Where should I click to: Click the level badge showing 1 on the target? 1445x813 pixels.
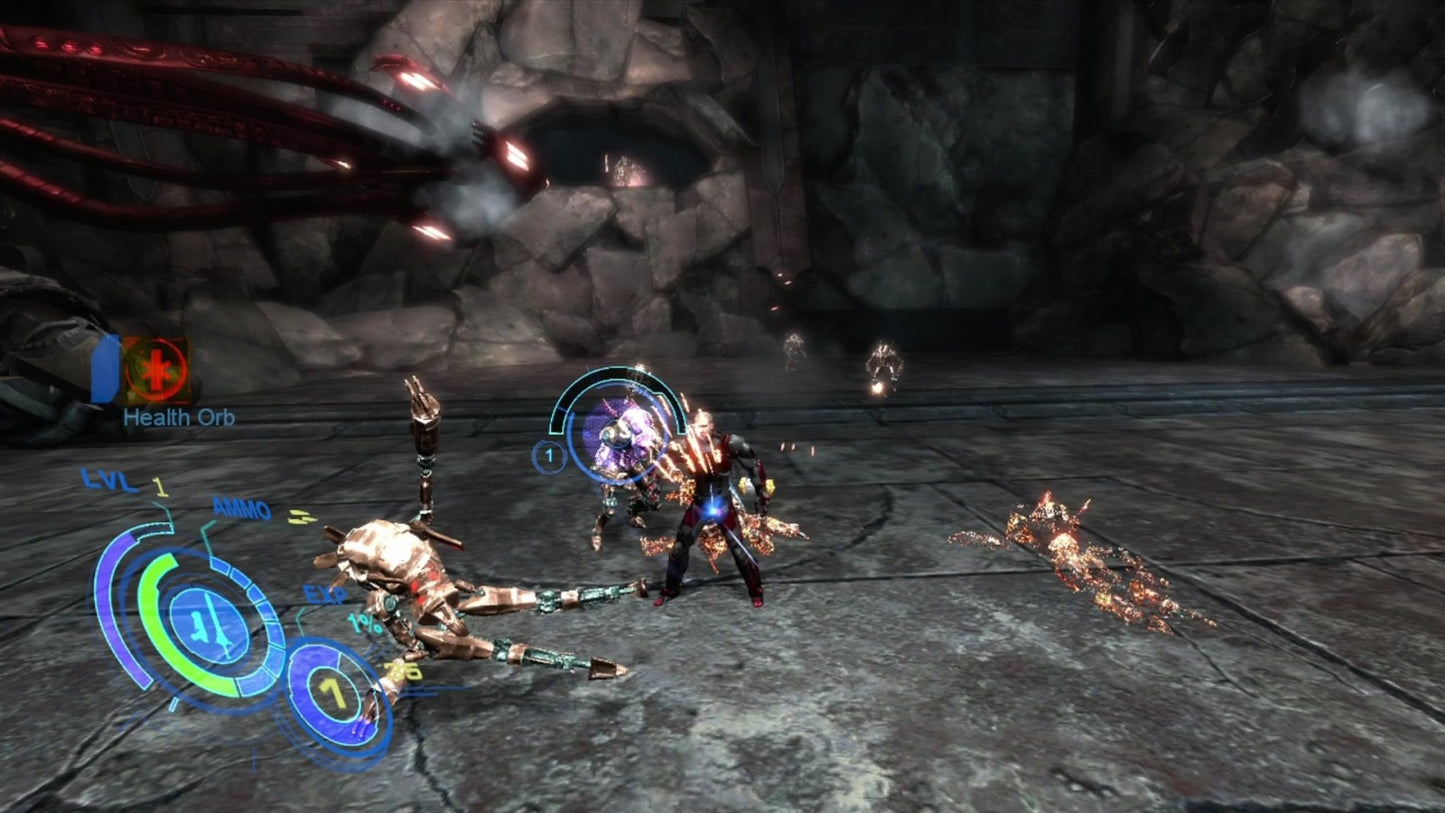pyautogui.click(x=548, y=456)
